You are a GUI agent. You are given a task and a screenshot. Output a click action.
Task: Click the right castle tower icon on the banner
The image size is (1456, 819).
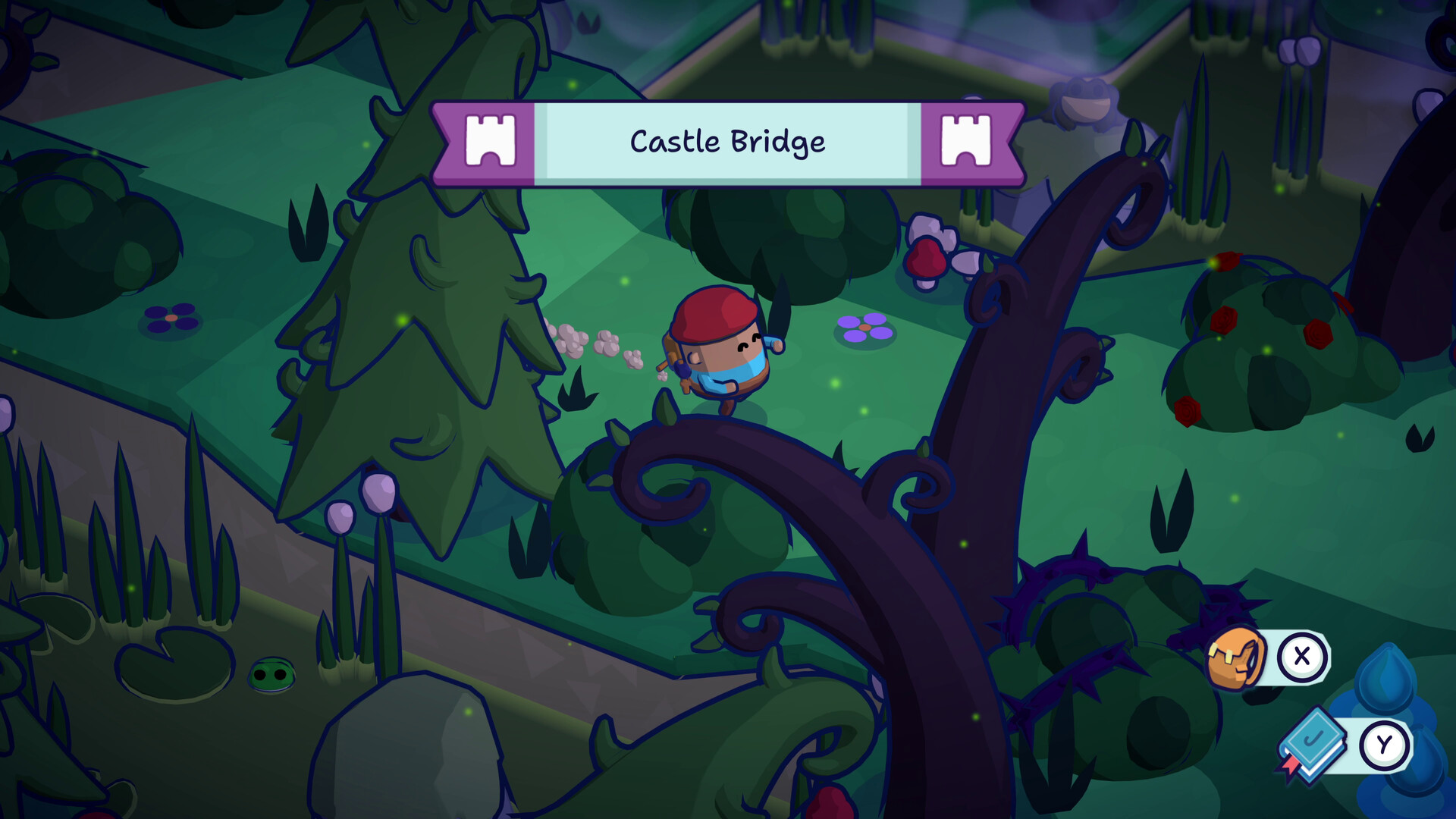click(966, 141)
